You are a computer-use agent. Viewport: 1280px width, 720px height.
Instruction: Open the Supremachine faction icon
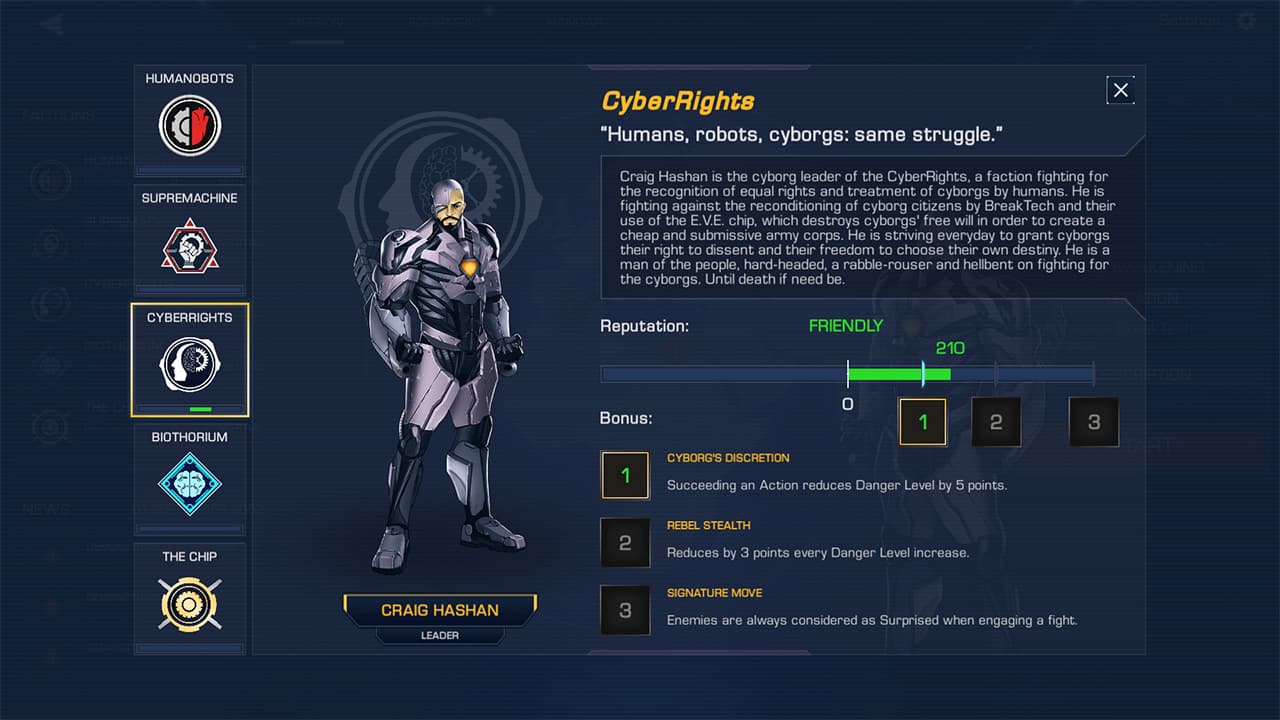189,245
